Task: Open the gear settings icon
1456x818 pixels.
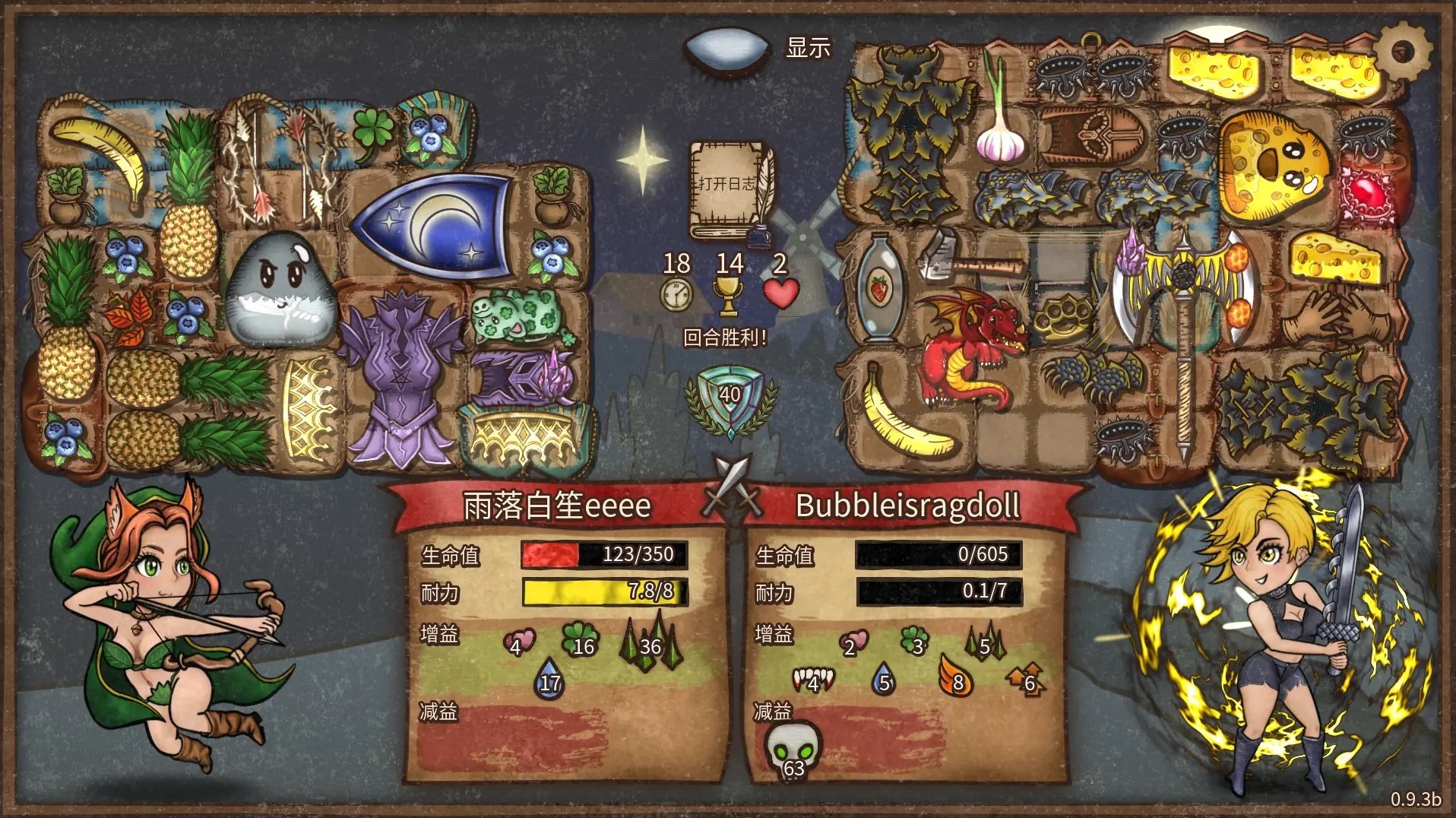Action: (1403, 50)
